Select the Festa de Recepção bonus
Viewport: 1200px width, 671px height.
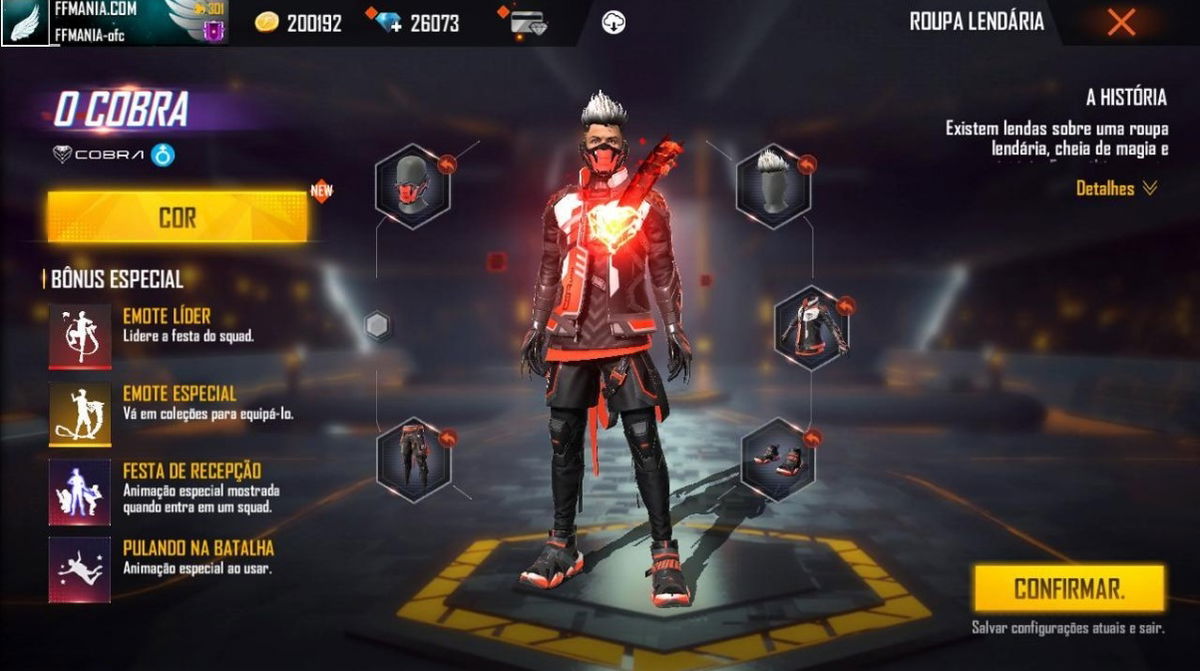point(80,491)
